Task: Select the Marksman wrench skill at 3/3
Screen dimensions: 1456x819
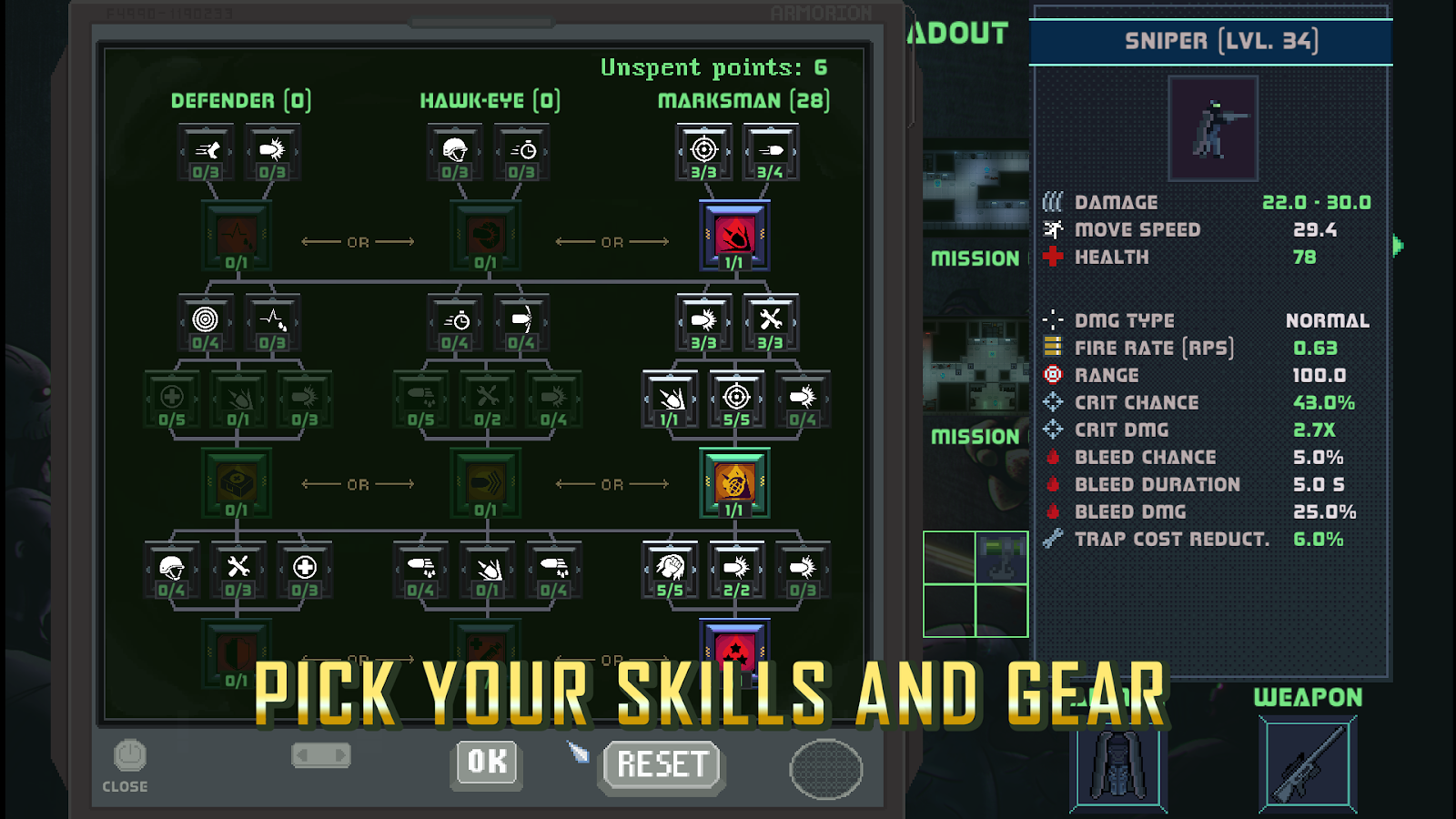Action: [770, 322]
